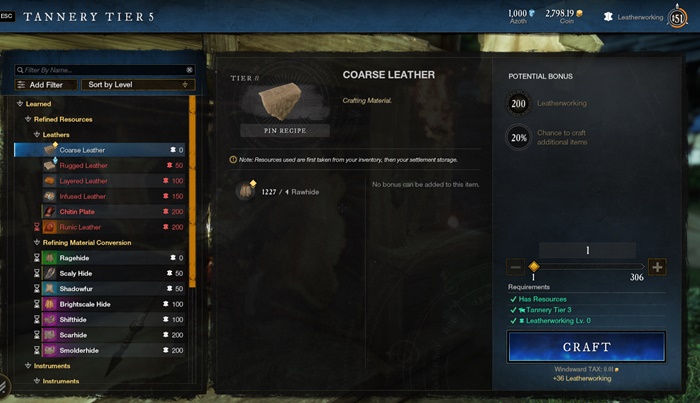The width and height of the screenshot is (700, 403).
Task: Choose Scaly Hide conversion recipe
Action: (x=76, y=273)
